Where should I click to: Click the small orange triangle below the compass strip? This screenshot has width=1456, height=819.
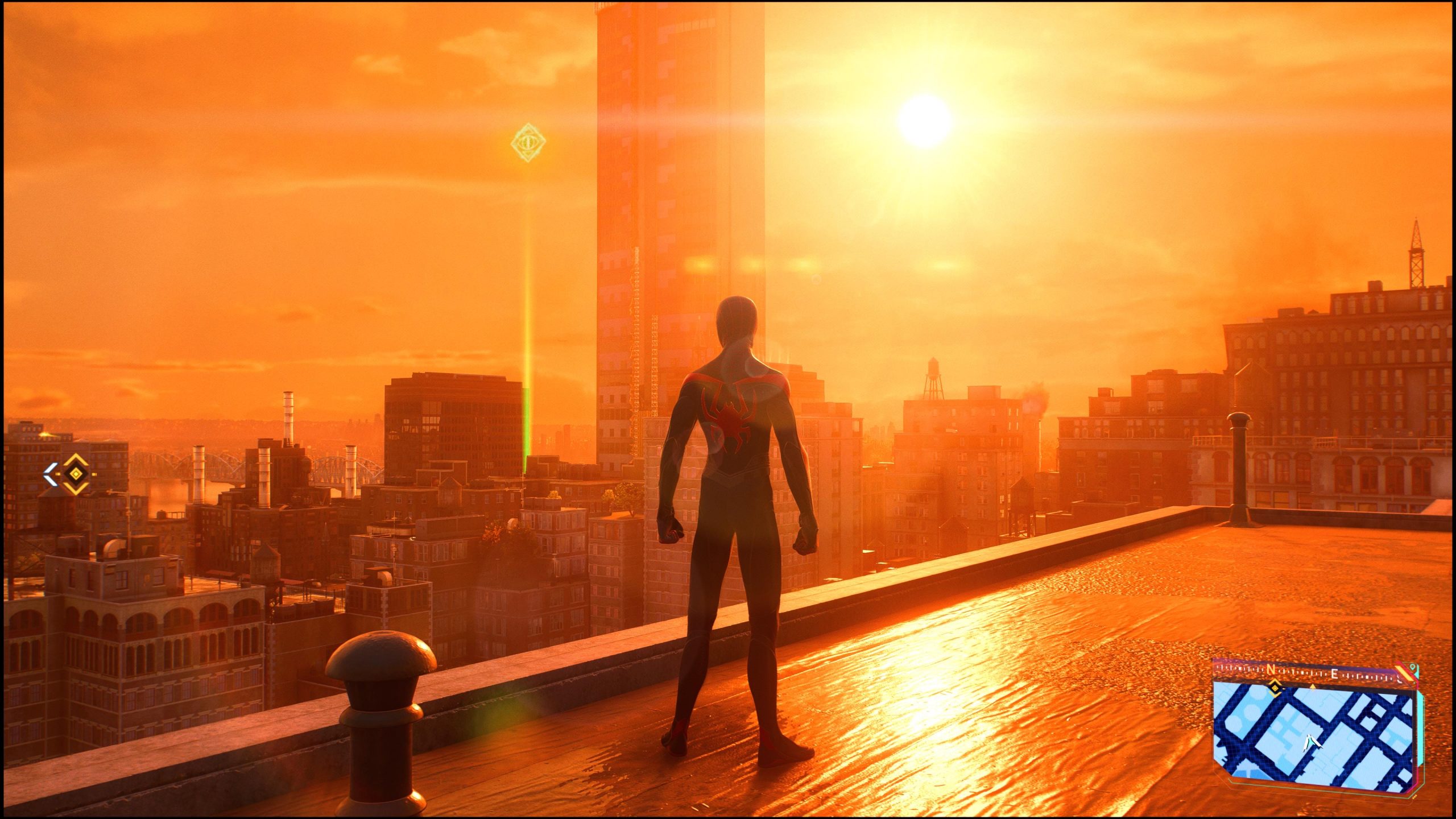[1313, 686]
